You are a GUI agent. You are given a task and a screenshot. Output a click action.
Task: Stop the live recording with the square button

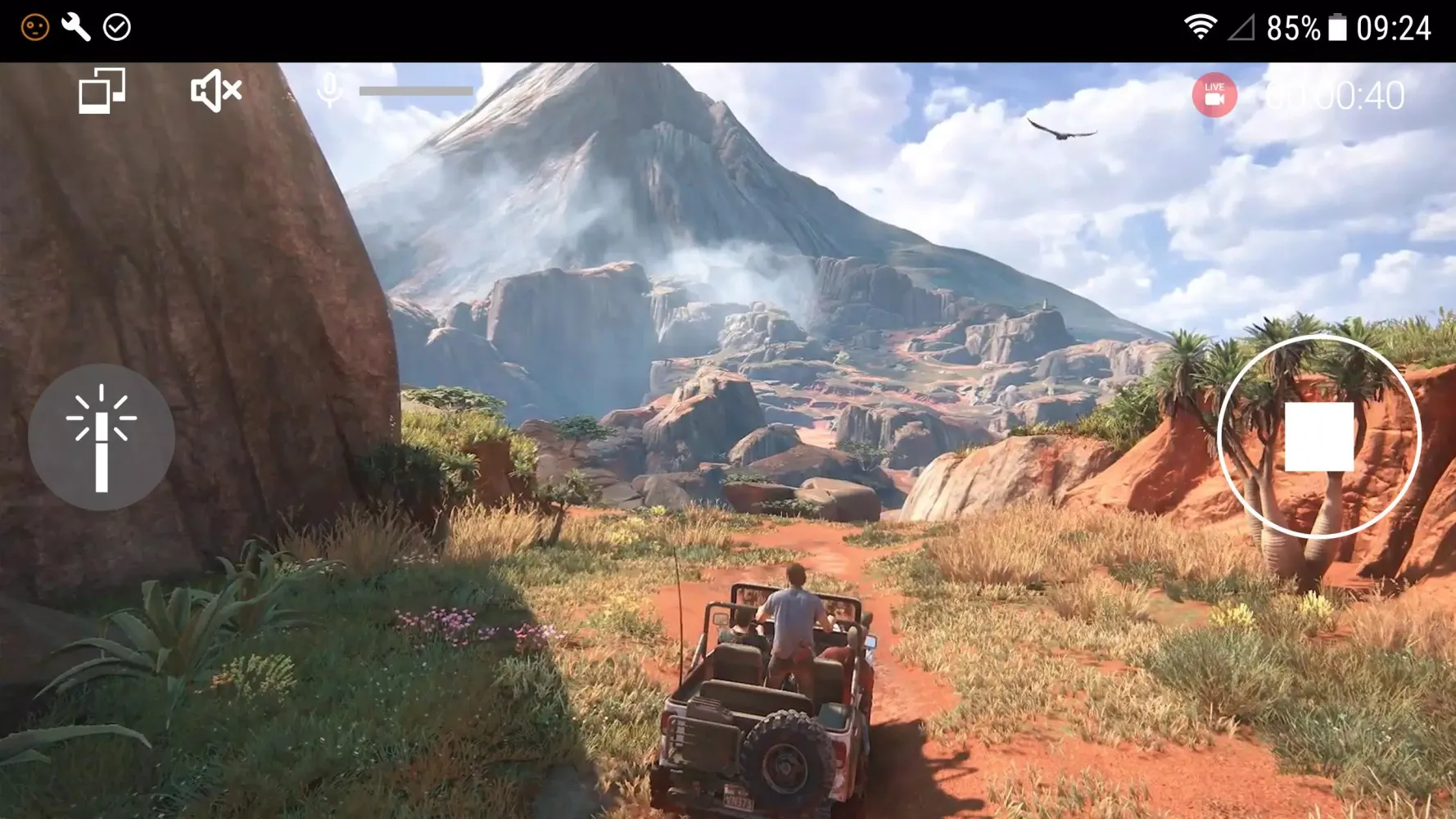(1318, 437)
